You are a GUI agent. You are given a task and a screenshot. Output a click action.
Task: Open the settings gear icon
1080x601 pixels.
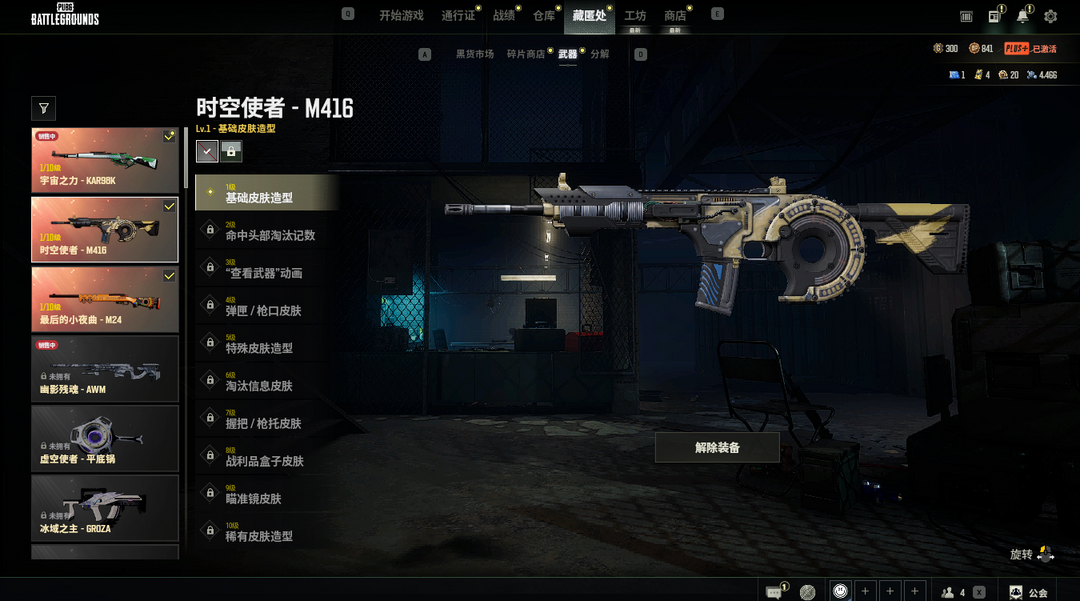[x=1050, y=16]
